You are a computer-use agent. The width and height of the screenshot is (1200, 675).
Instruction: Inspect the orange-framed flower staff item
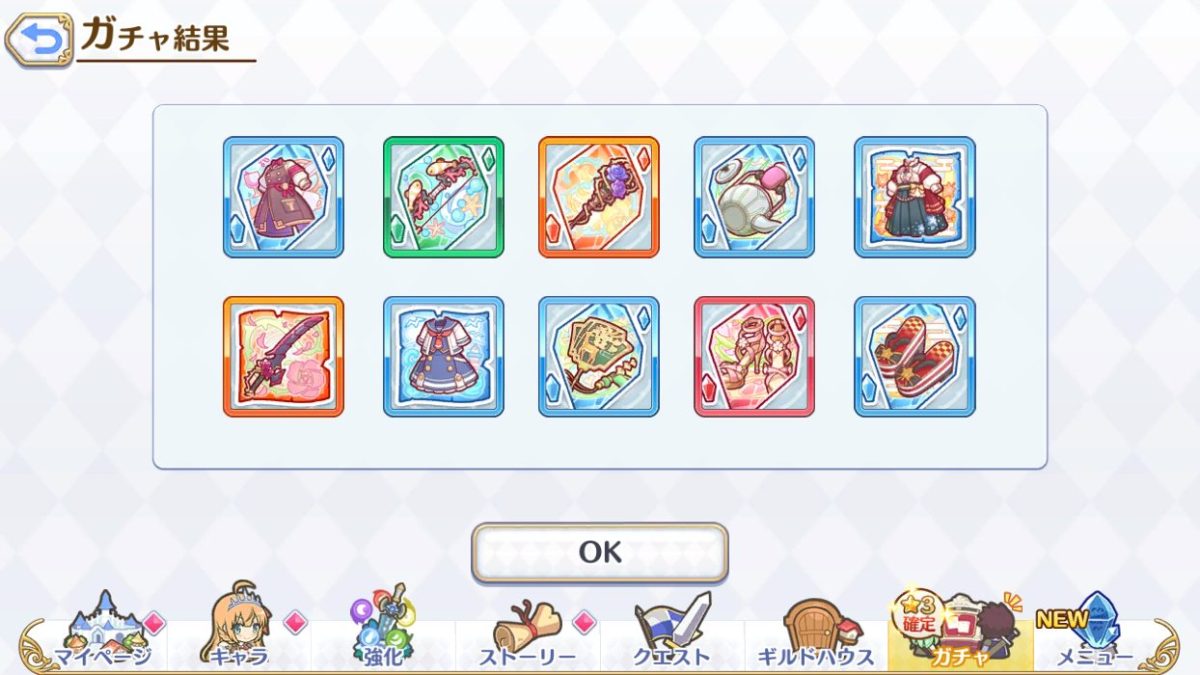click(x=598, y=197)
